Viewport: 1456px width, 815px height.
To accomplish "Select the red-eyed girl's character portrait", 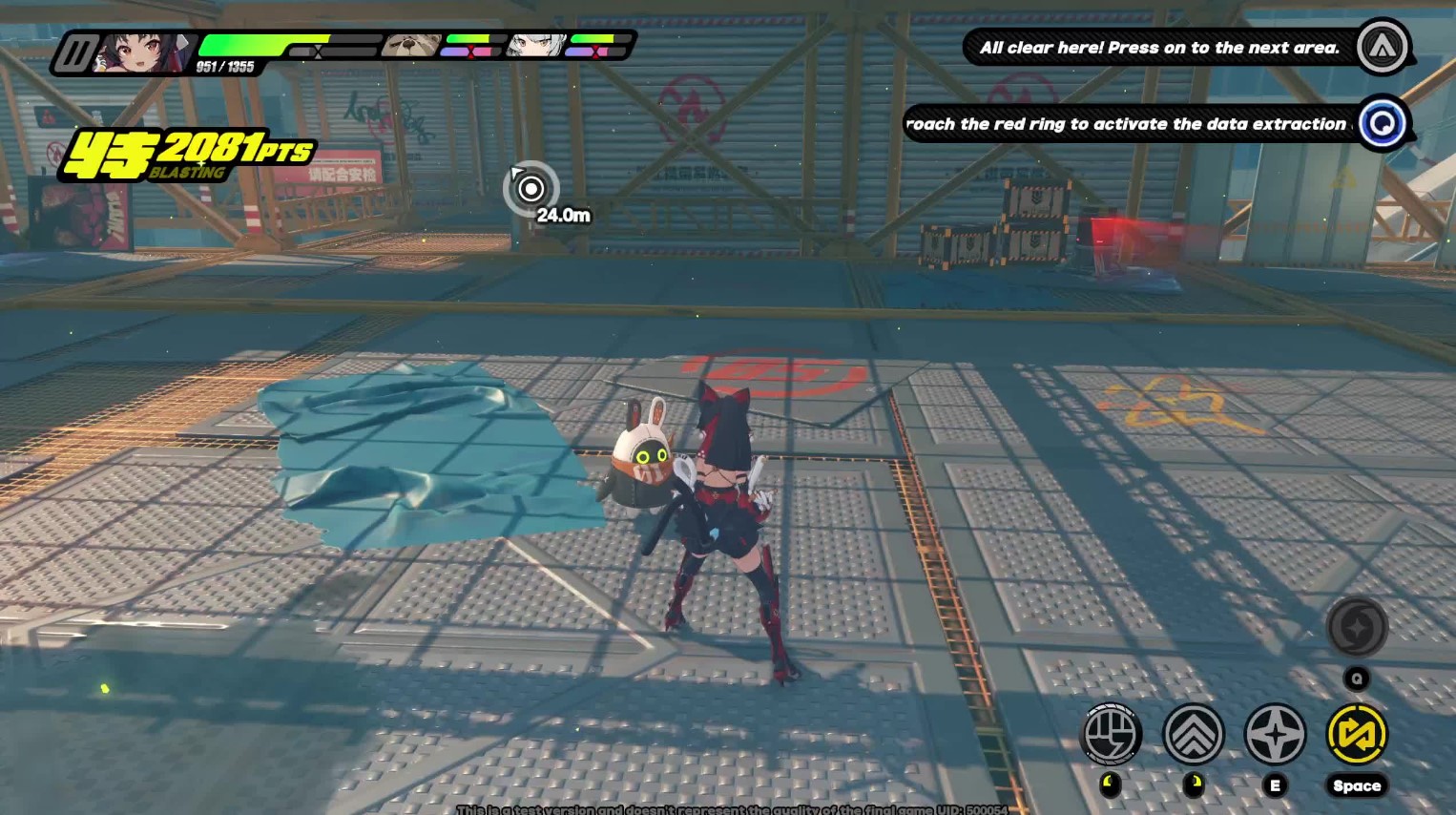I will pyautogui.click(x=145, y=53).
